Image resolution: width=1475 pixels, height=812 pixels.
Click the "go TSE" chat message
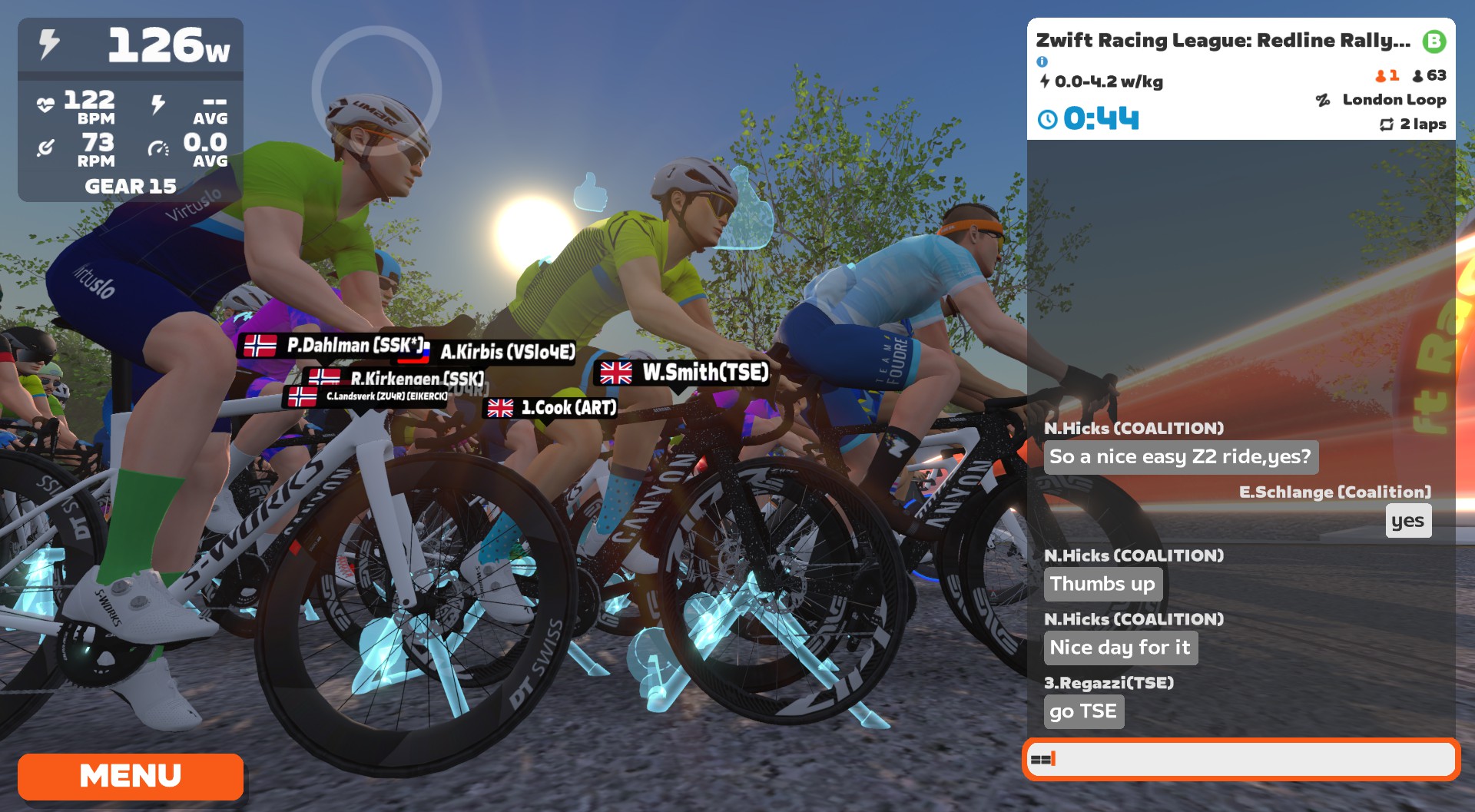[x=1083, y=711]
